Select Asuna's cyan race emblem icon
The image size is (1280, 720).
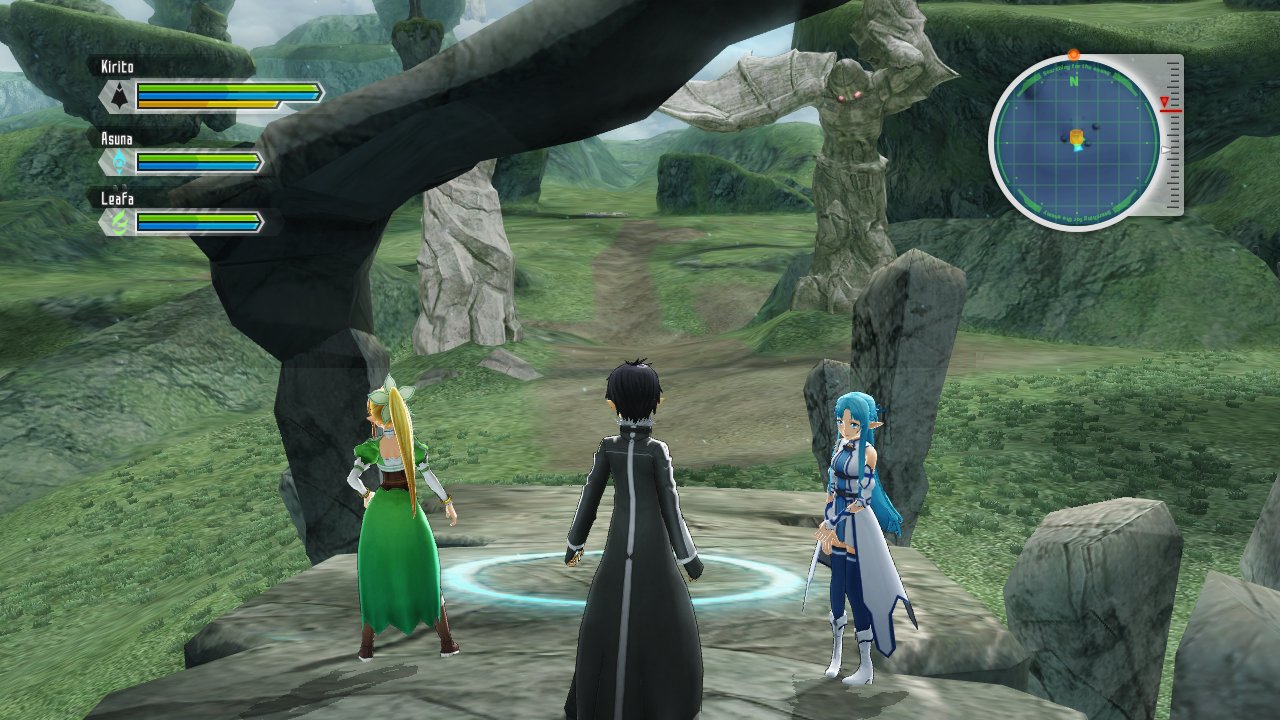(x=120, y=162)
